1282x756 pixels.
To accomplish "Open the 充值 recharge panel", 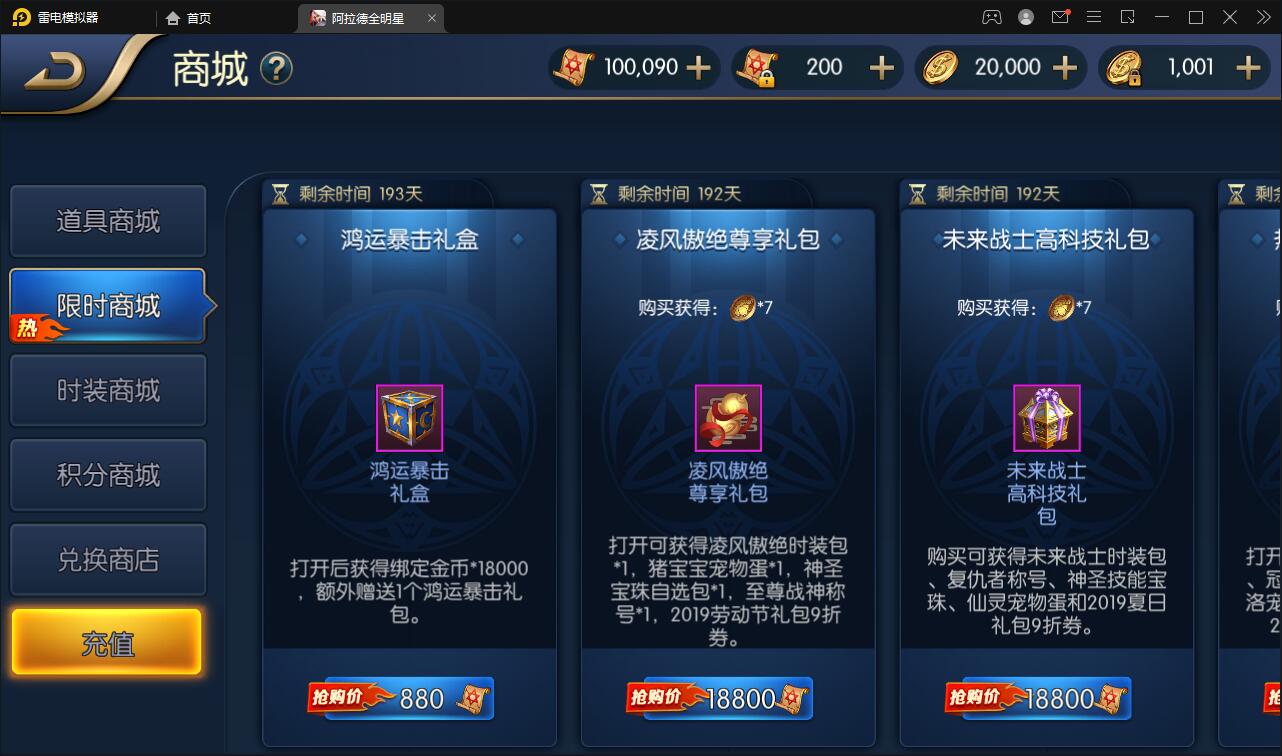I will click(x=107, y=641).
